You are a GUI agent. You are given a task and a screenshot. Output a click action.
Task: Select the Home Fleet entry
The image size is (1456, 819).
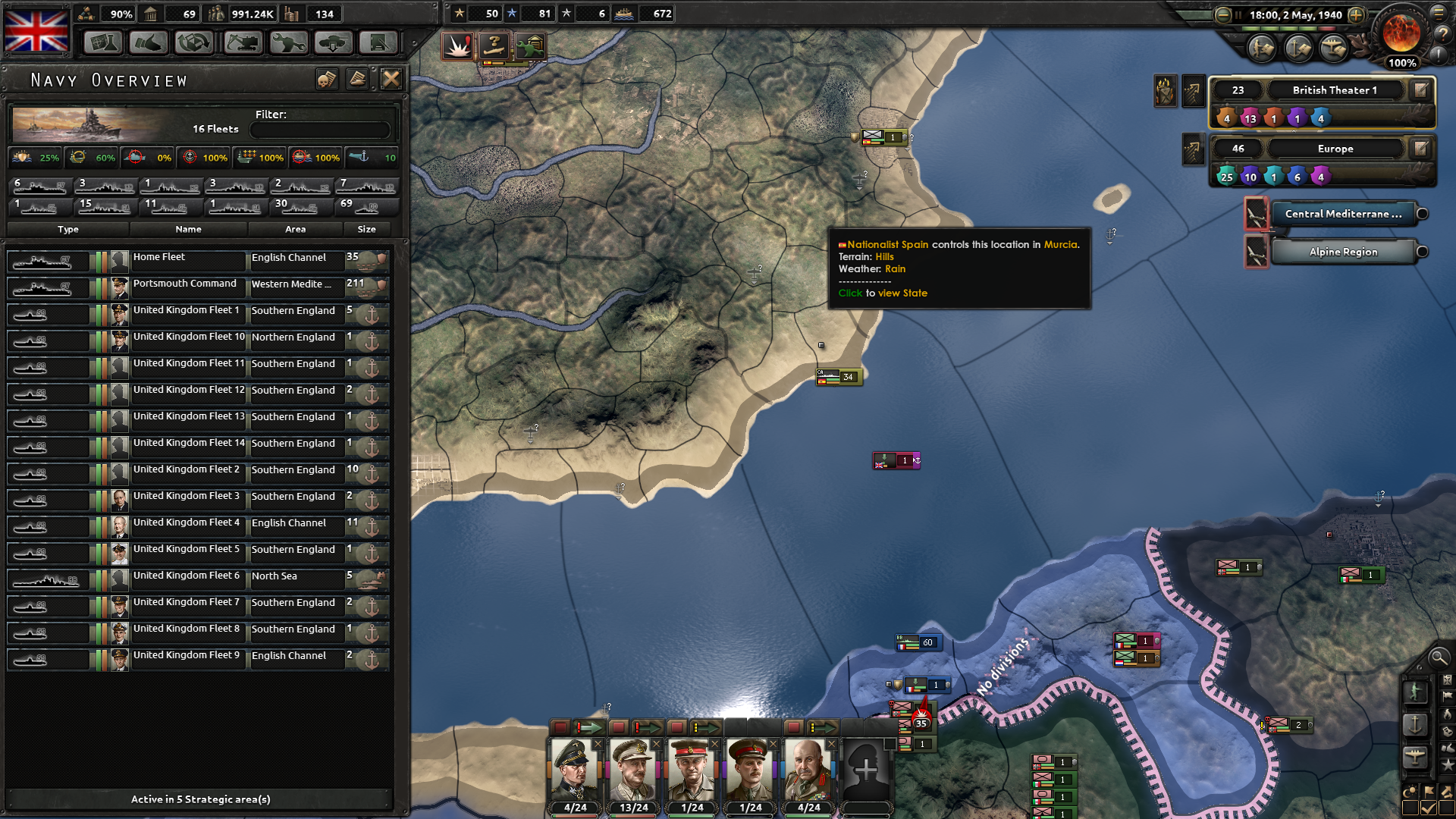(x=187, y=258)
